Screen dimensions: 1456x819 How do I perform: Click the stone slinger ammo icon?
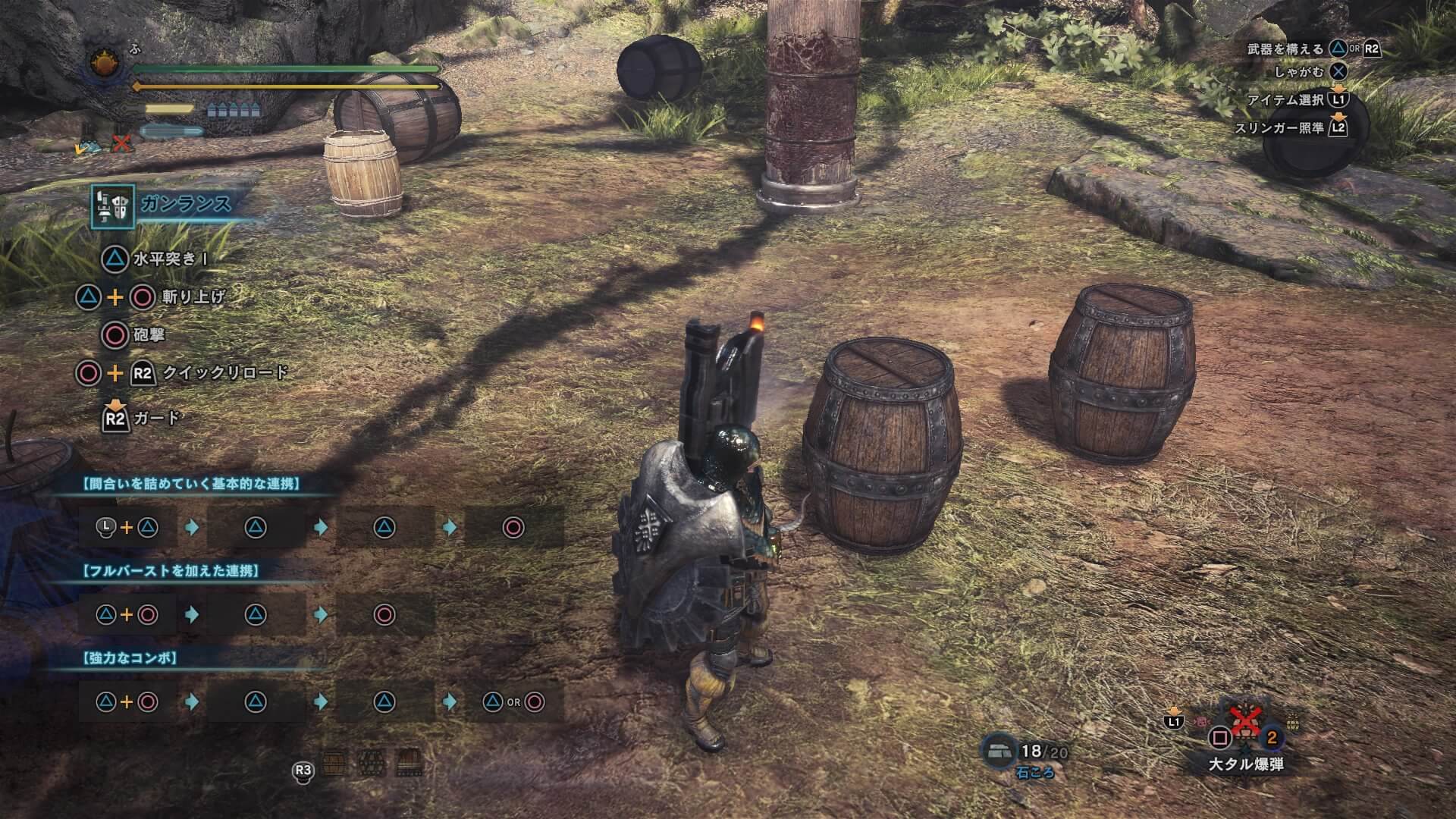pos(999,752)
